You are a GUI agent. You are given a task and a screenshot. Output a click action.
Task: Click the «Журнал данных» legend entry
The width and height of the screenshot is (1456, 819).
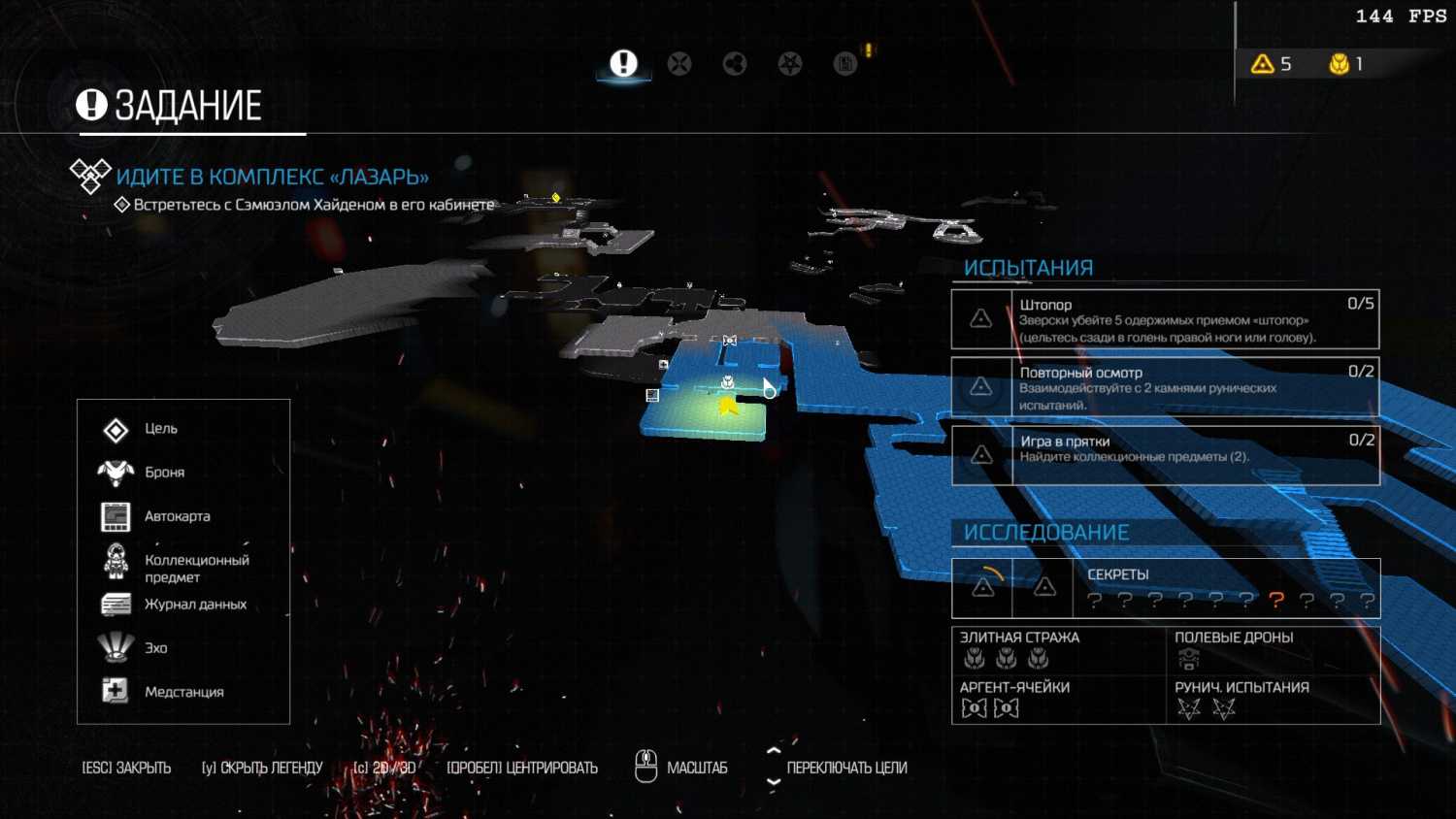click(195, 605)
